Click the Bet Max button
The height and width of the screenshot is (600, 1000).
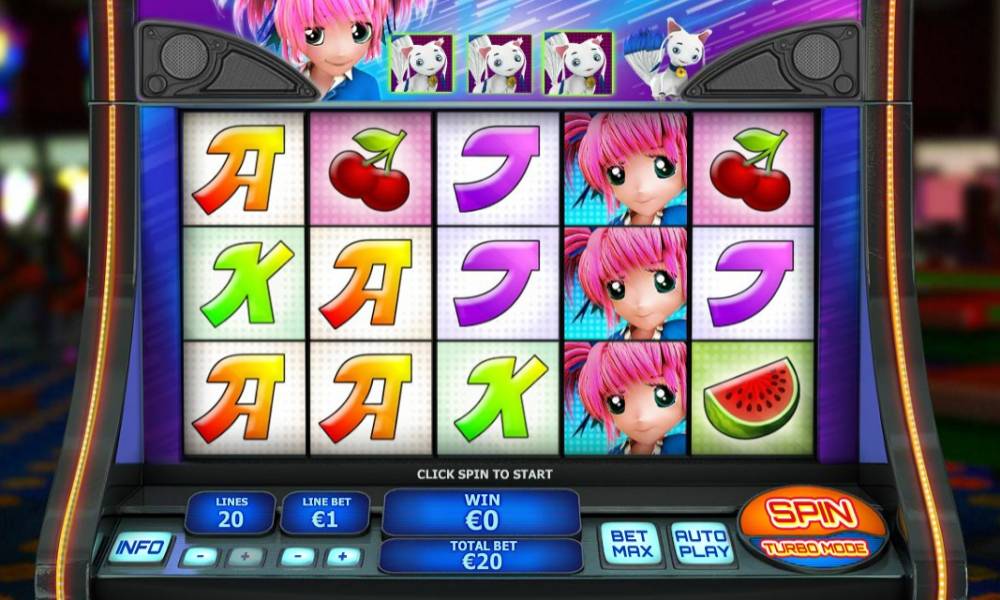(631, 544)
